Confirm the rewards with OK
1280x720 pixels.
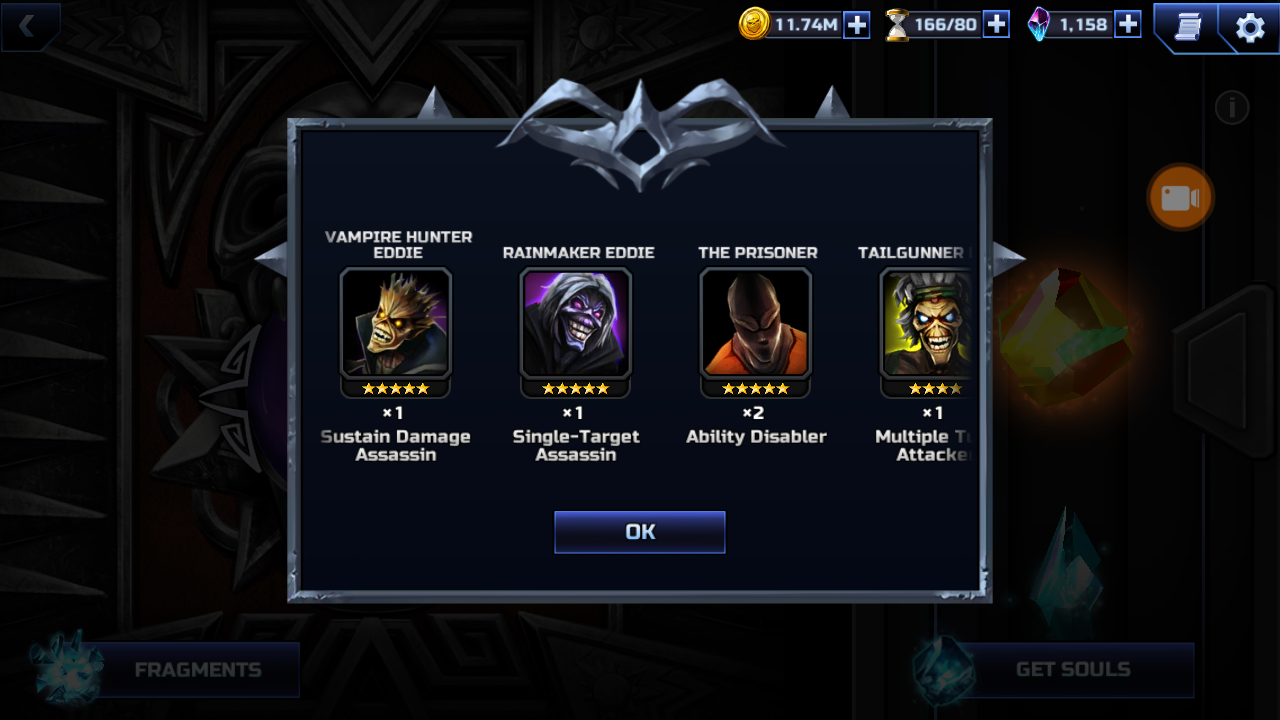640,532
